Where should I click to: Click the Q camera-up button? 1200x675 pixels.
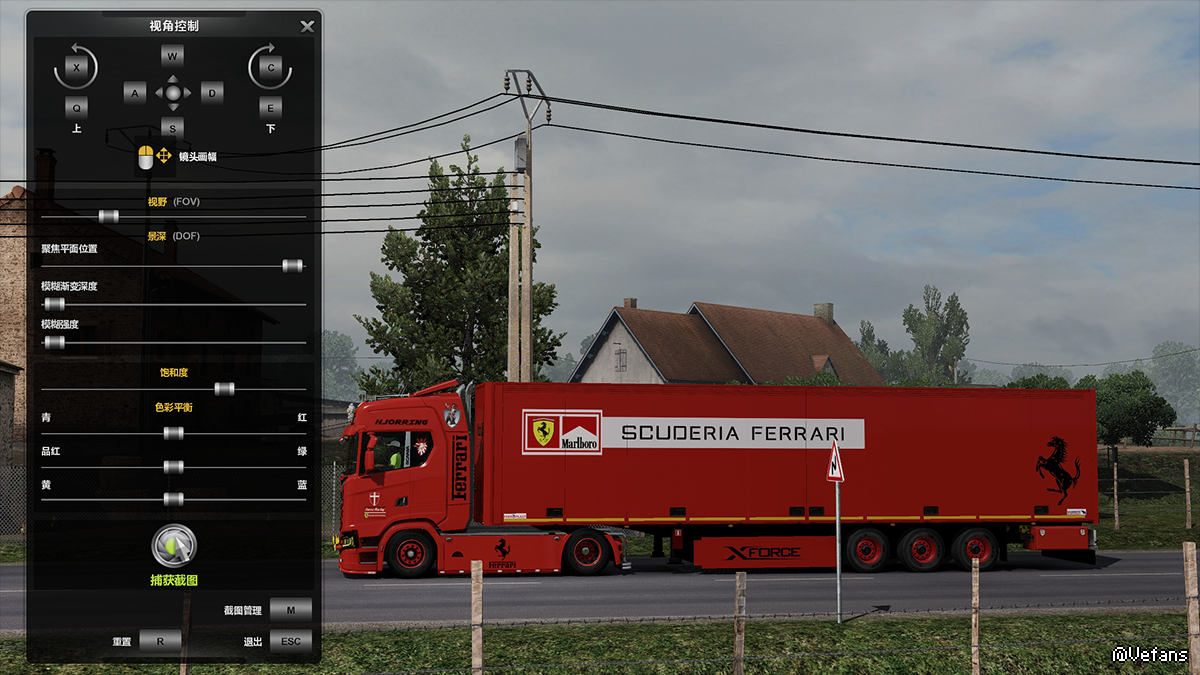[77, 106]
